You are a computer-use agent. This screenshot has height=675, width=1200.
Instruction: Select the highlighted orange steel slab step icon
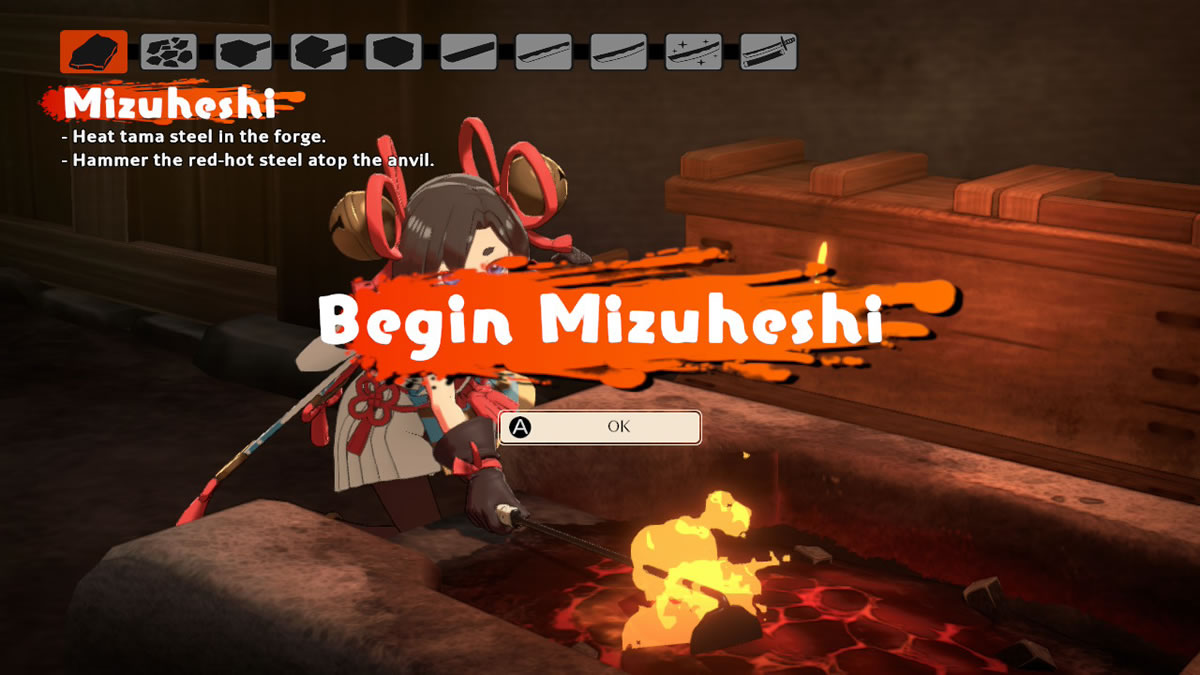click(x=94, y=51)
